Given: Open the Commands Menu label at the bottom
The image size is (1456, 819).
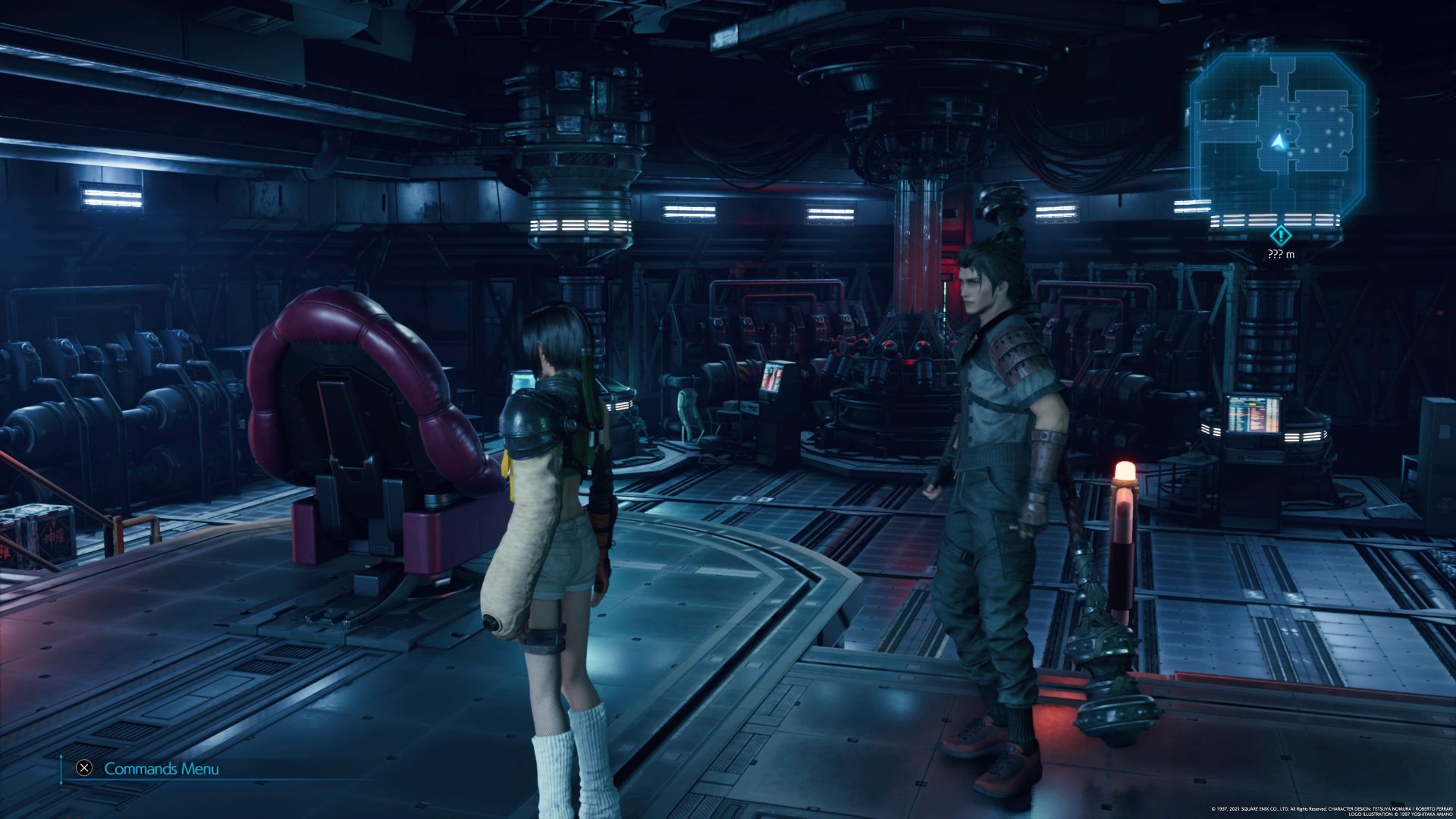Looking at the screenshot, I should (x=163, y=769).
